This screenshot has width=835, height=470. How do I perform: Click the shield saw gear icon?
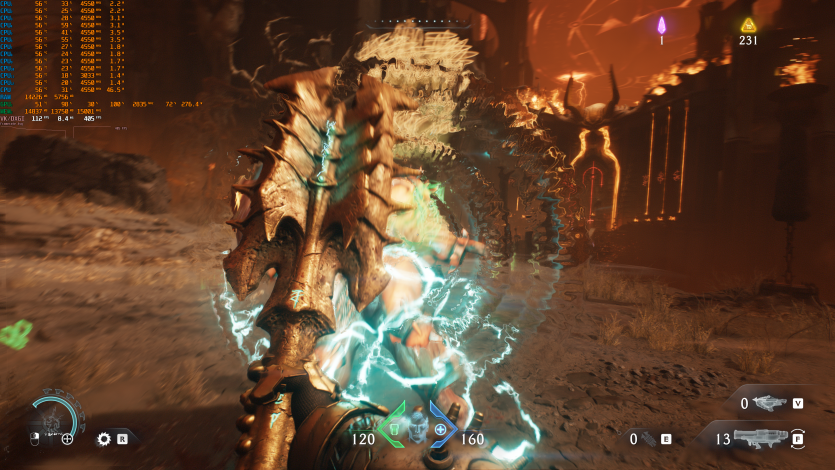[x=102, y=438]
